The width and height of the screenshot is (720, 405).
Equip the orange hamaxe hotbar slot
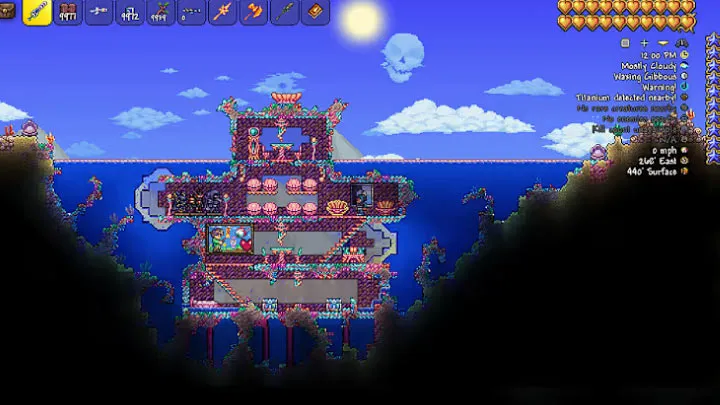pos(253,13)
